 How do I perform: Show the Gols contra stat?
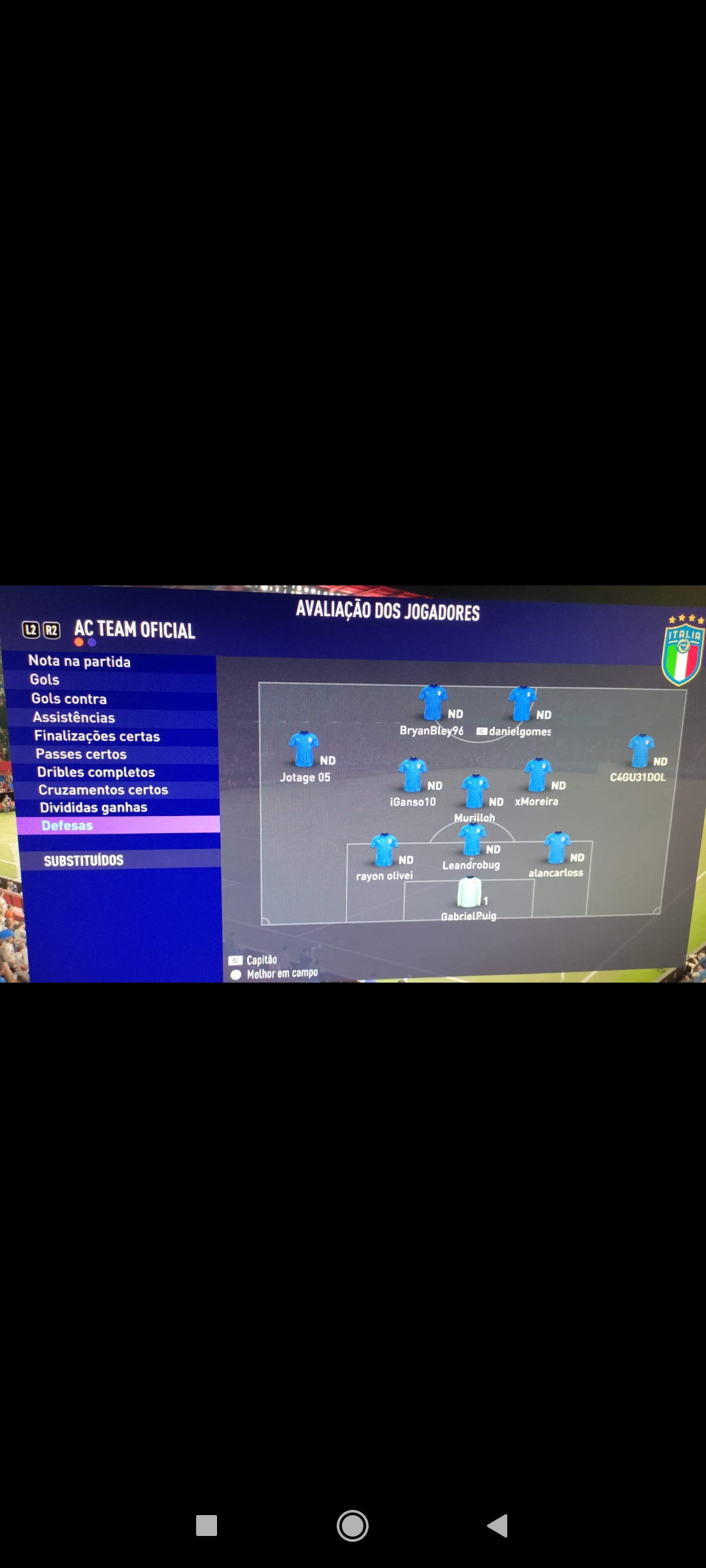coord(69,699)
